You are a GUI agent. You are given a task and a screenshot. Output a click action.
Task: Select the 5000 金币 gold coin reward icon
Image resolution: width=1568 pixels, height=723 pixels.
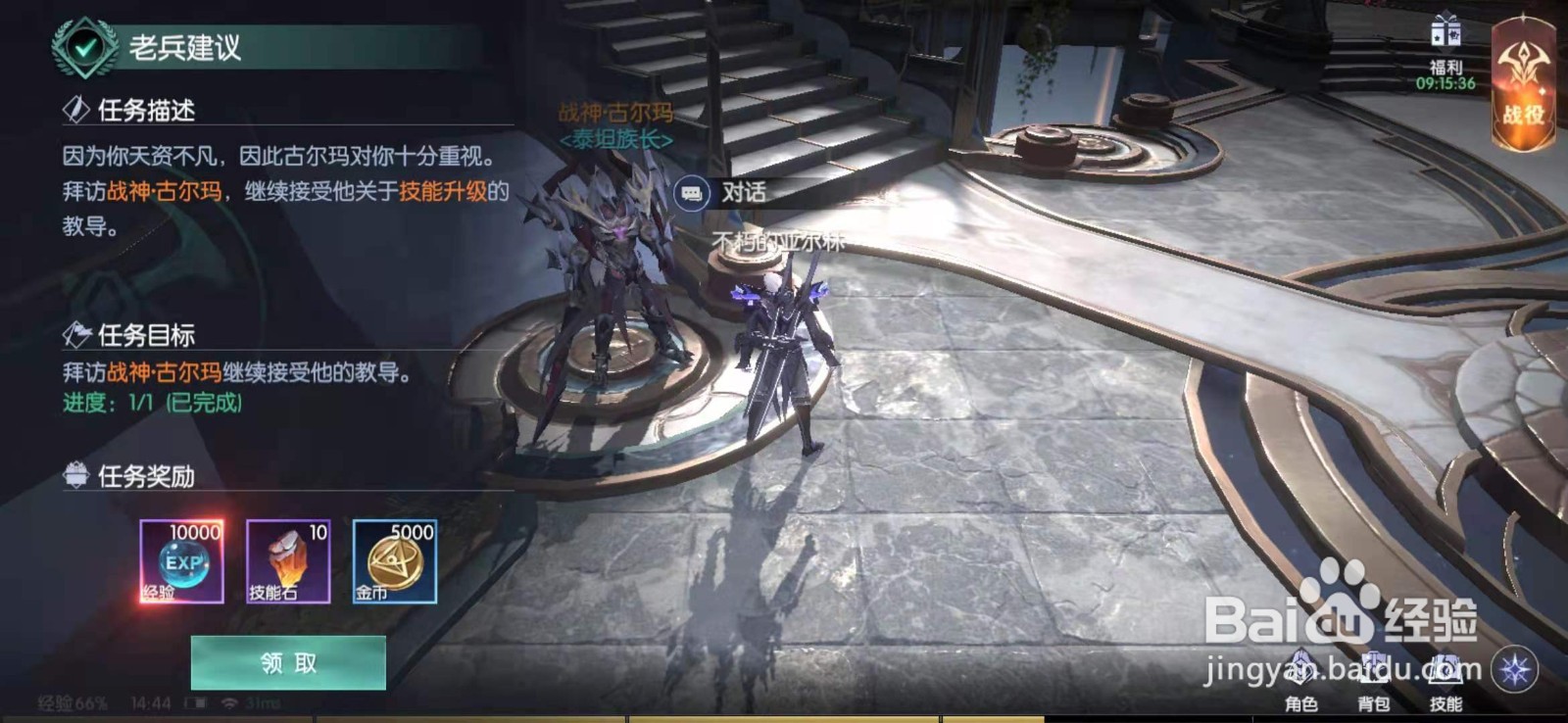(x=392, y=562)
